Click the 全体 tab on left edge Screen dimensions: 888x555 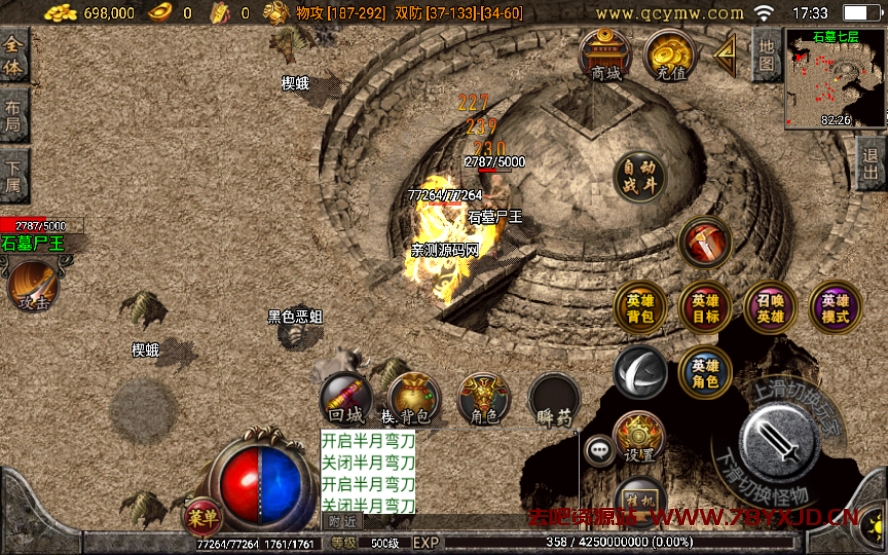[14, 56]
